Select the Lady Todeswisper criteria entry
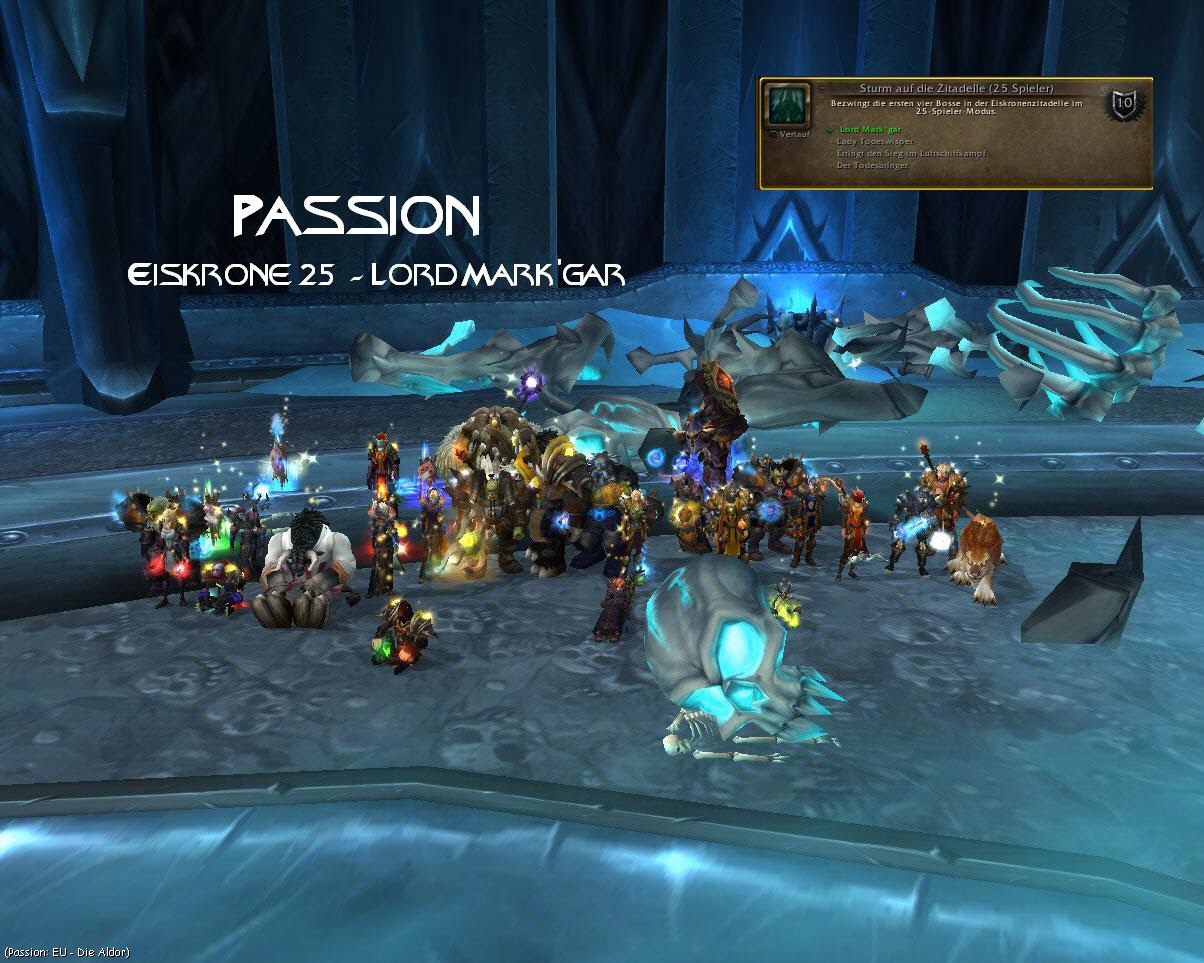 tap(871, 142)
